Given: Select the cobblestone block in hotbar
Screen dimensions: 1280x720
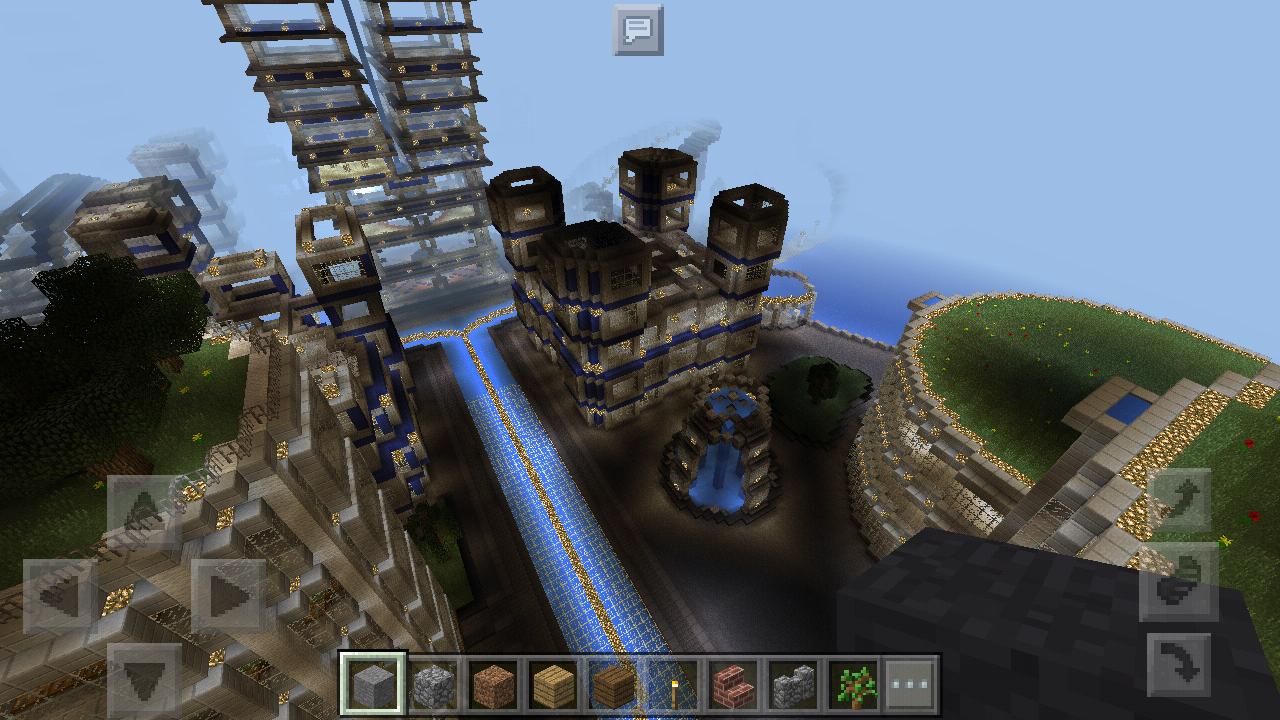Looking at the screenshot, I should (433, 685).
